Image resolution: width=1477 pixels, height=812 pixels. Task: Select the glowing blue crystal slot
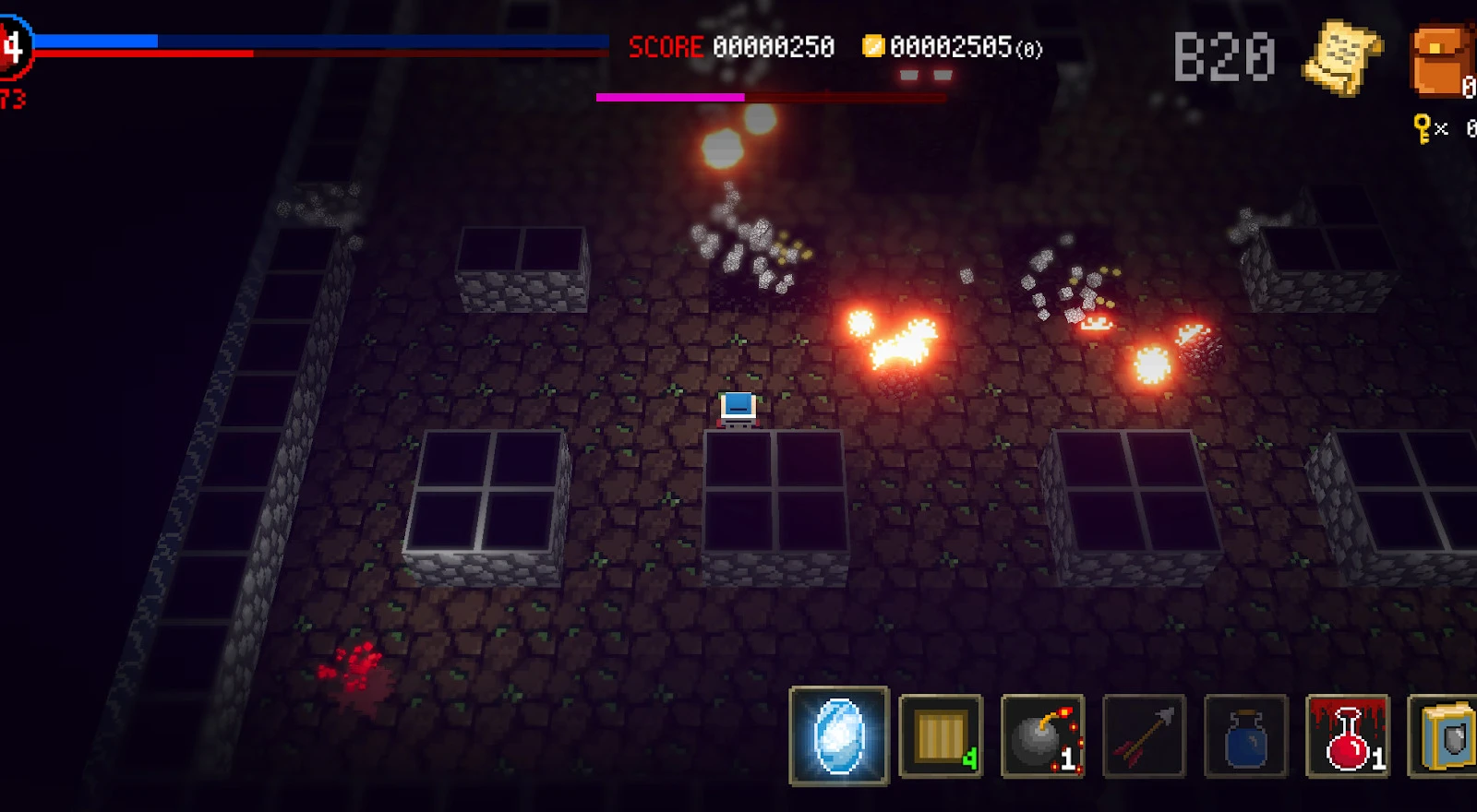click(x=839, y=736)
